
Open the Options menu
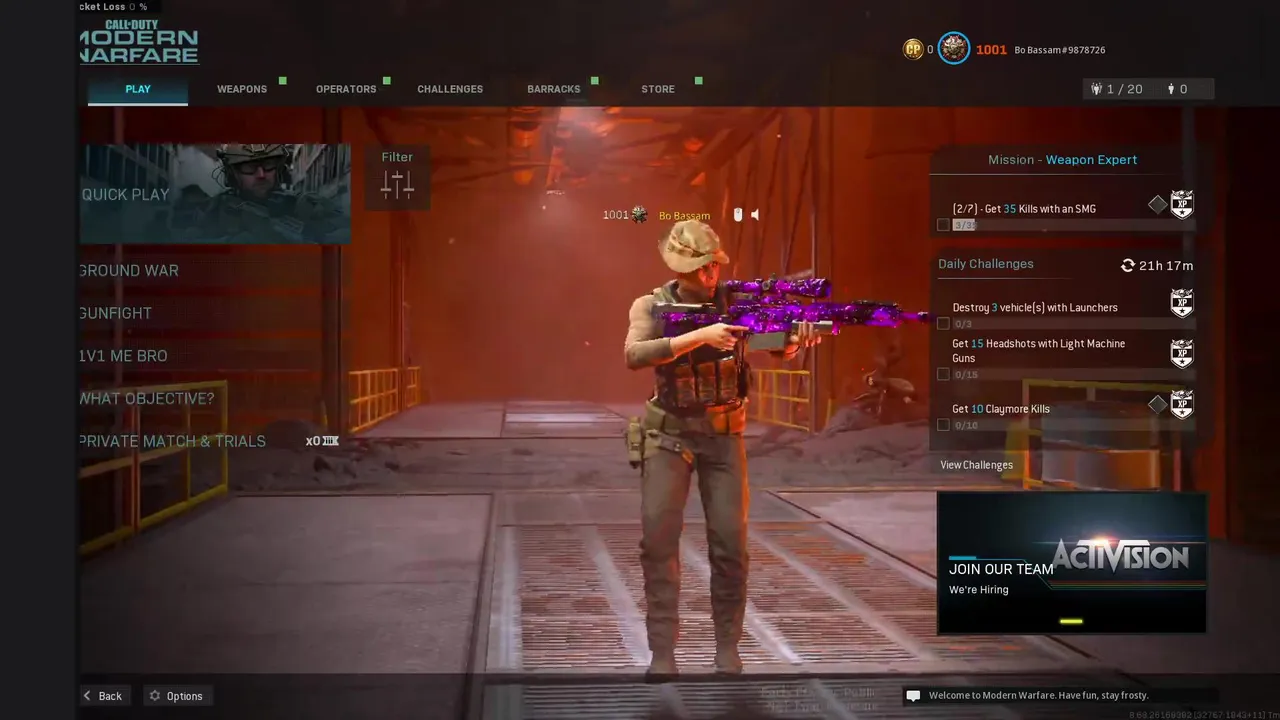(x=176, y=696)
